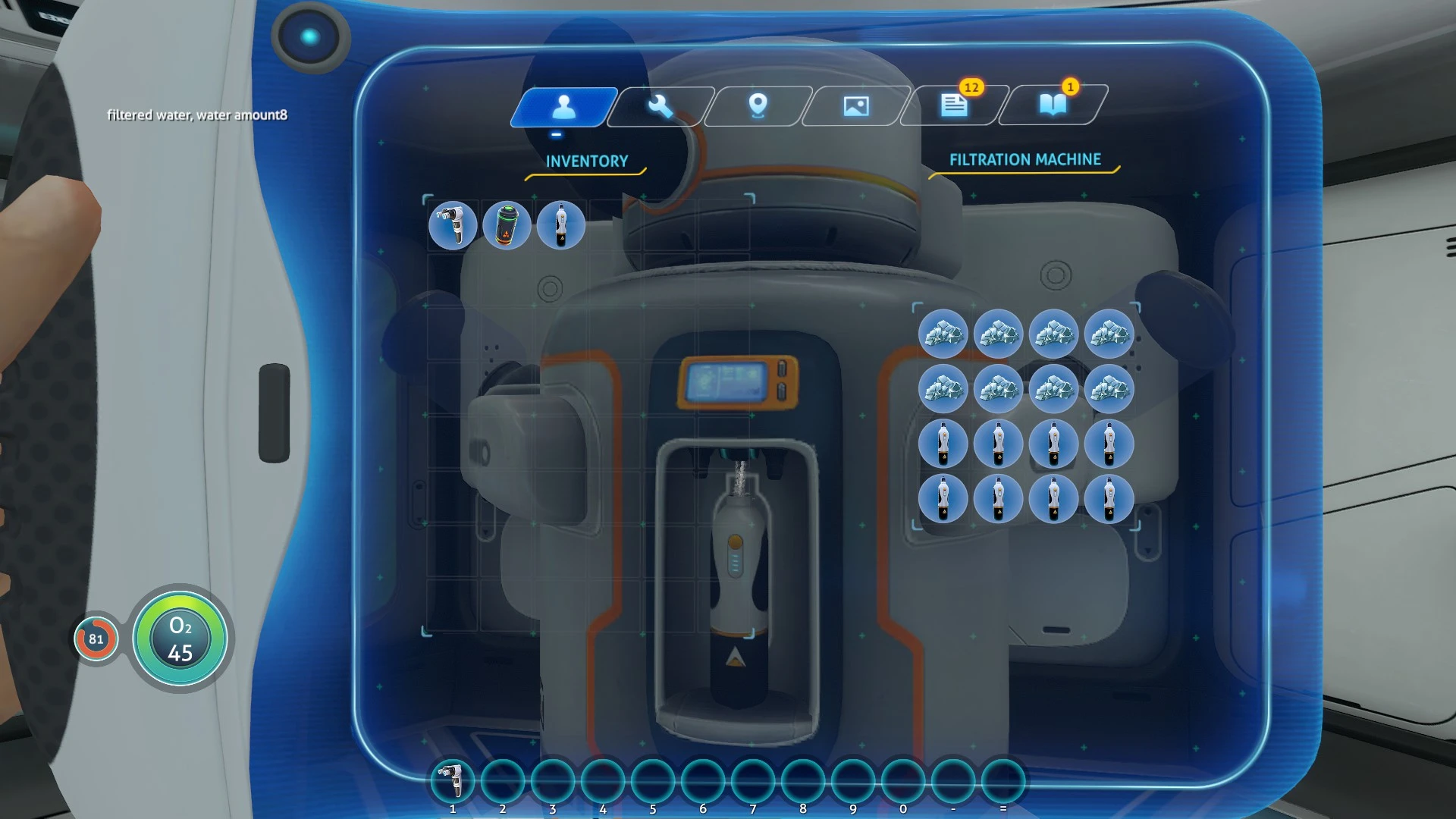Pick up a salt deposit from the filtration machine
The height and width of the screenshot is (819, 1456).
click(x=943, y=335)
